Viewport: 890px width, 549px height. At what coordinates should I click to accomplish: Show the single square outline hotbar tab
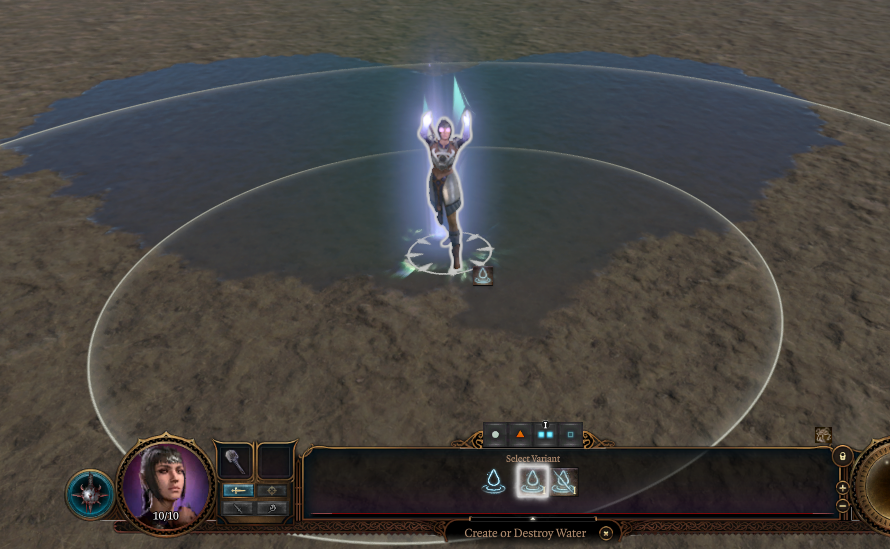coord(570,435)
